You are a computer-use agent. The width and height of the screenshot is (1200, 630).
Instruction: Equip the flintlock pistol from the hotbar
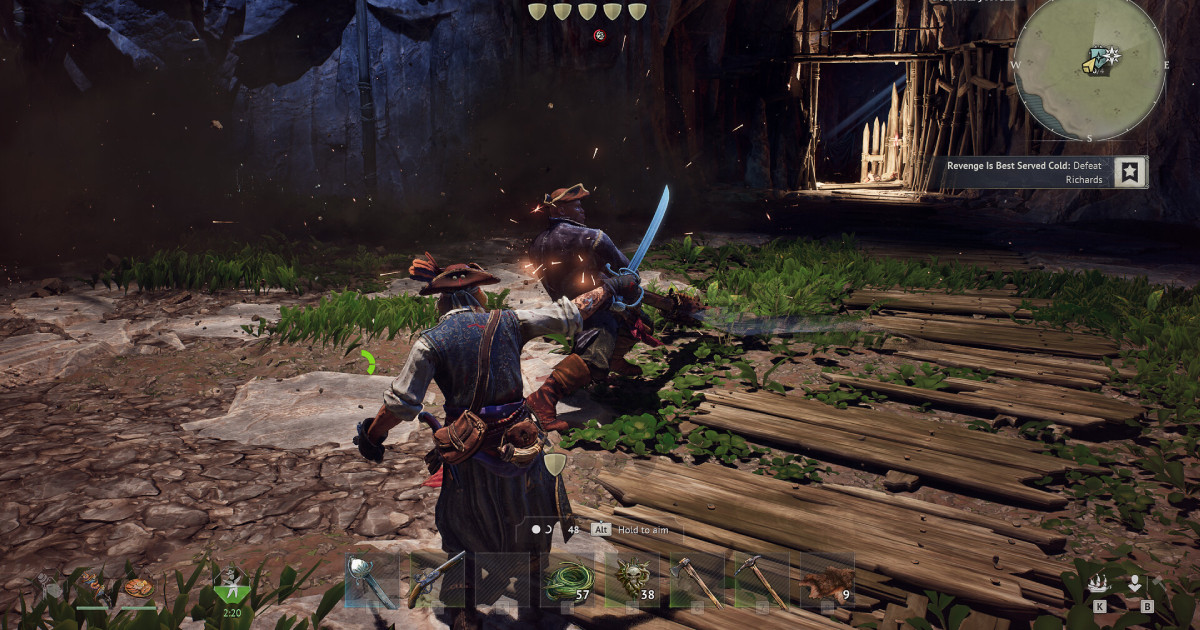coord(436,580)
